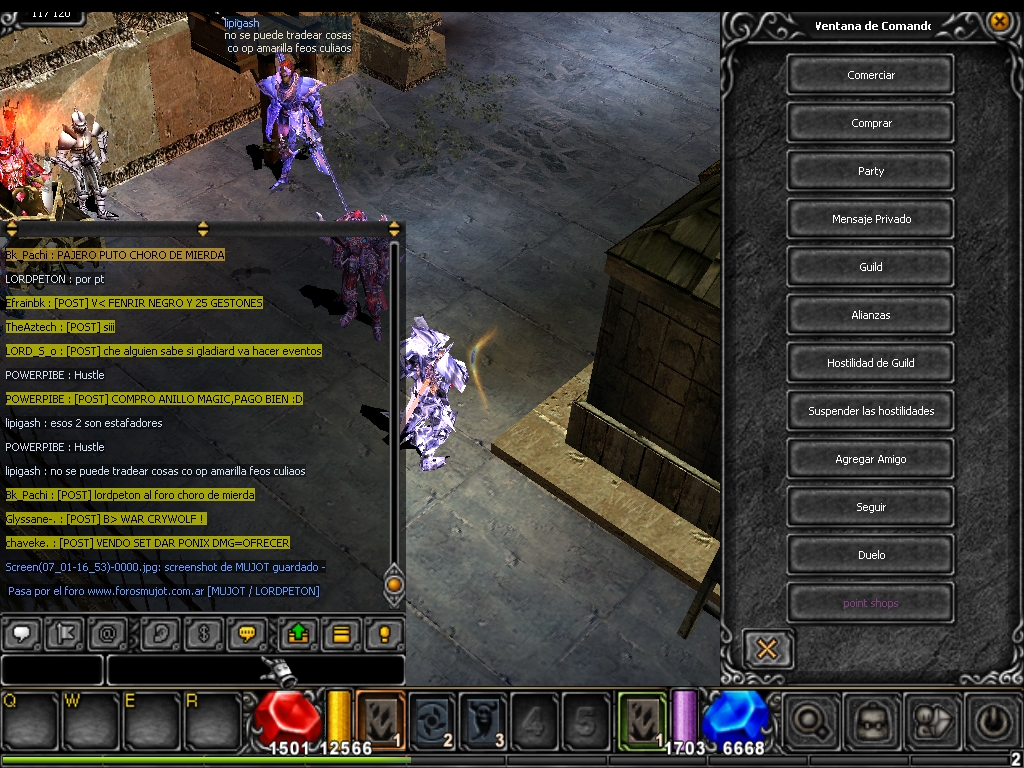This screenshot has height=768, width=1024.
Task: Declare Hostilidad de Guild
Action: [870, 363]
